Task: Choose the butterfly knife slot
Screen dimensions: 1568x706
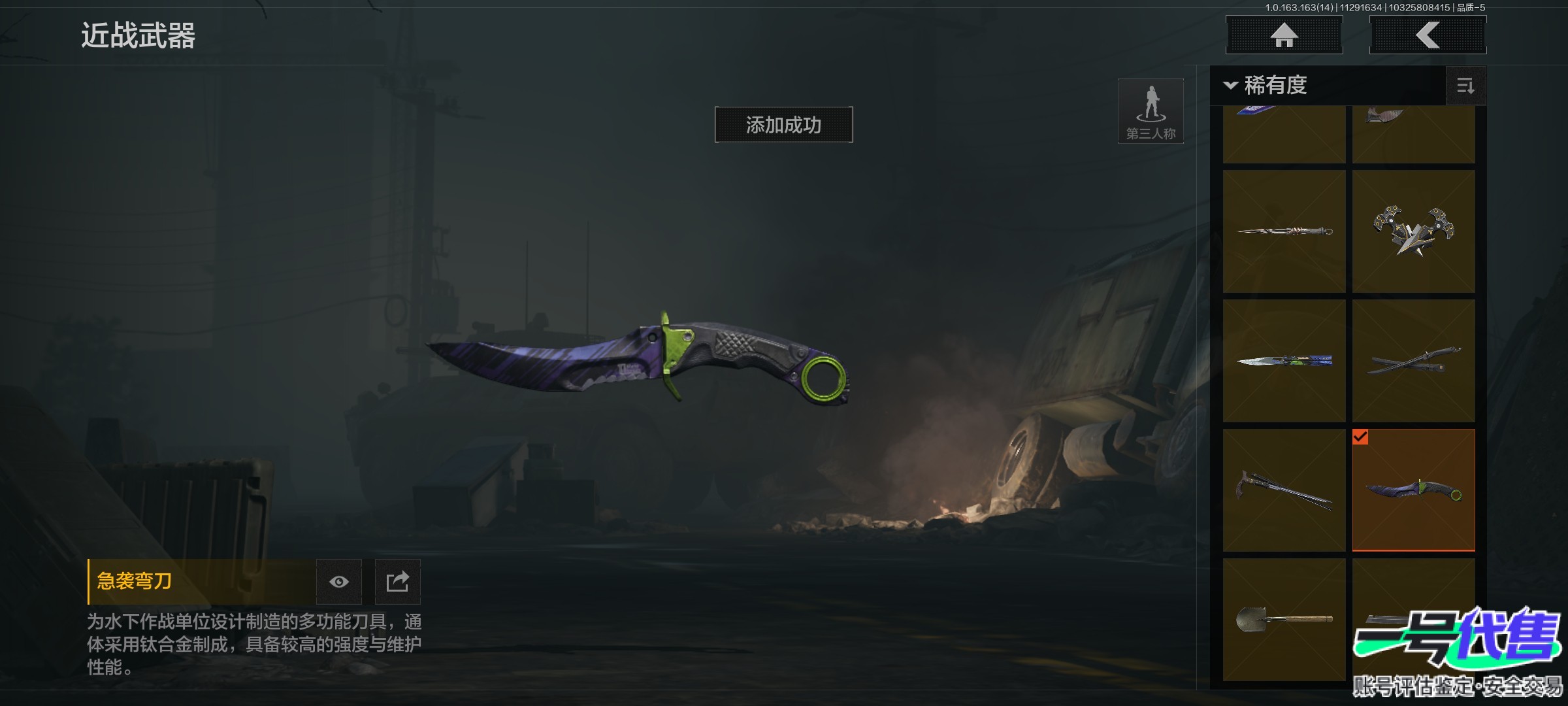Action: pyautogui.click(x=1284, y=361)
